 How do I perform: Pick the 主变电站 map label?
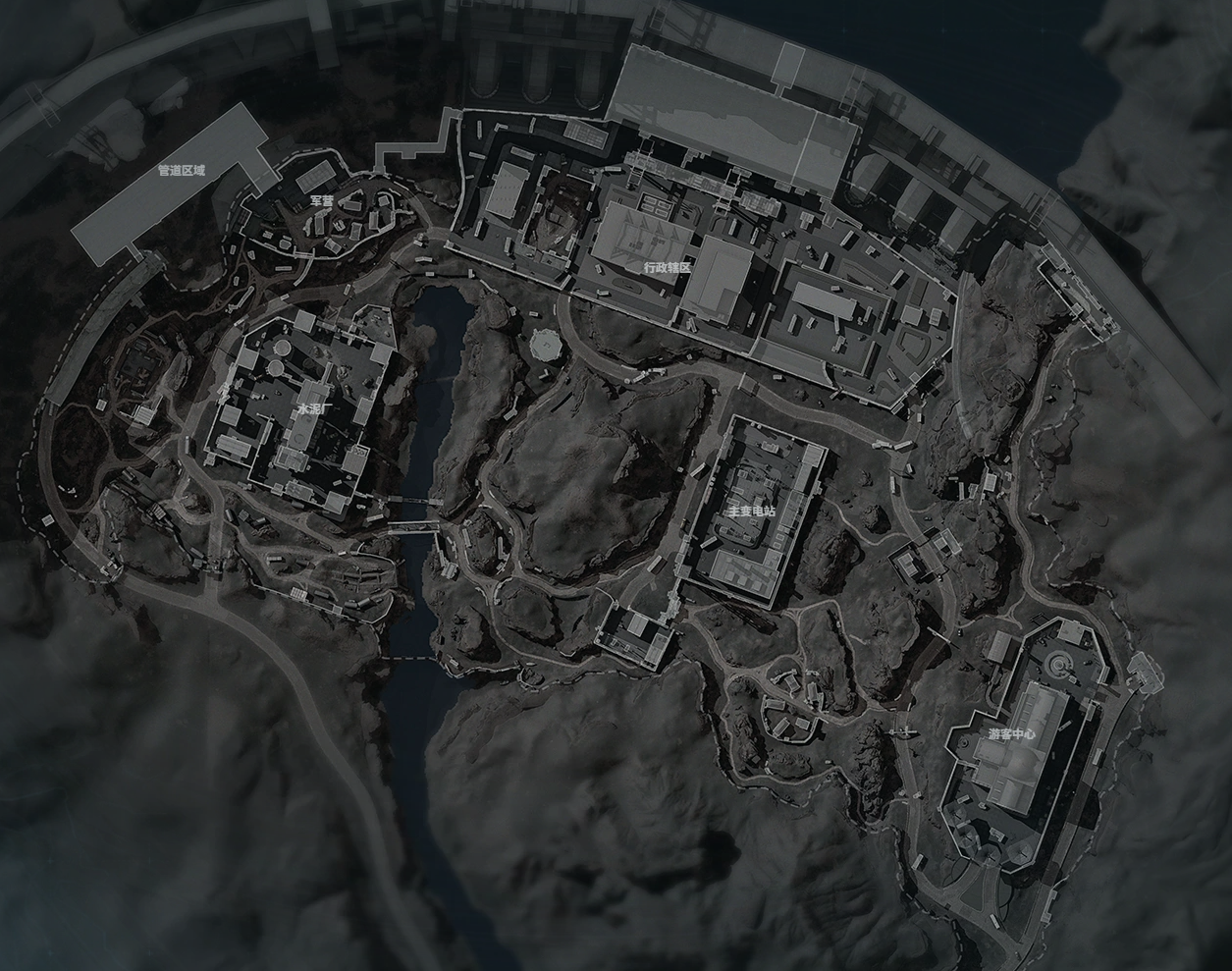point(751,512)
